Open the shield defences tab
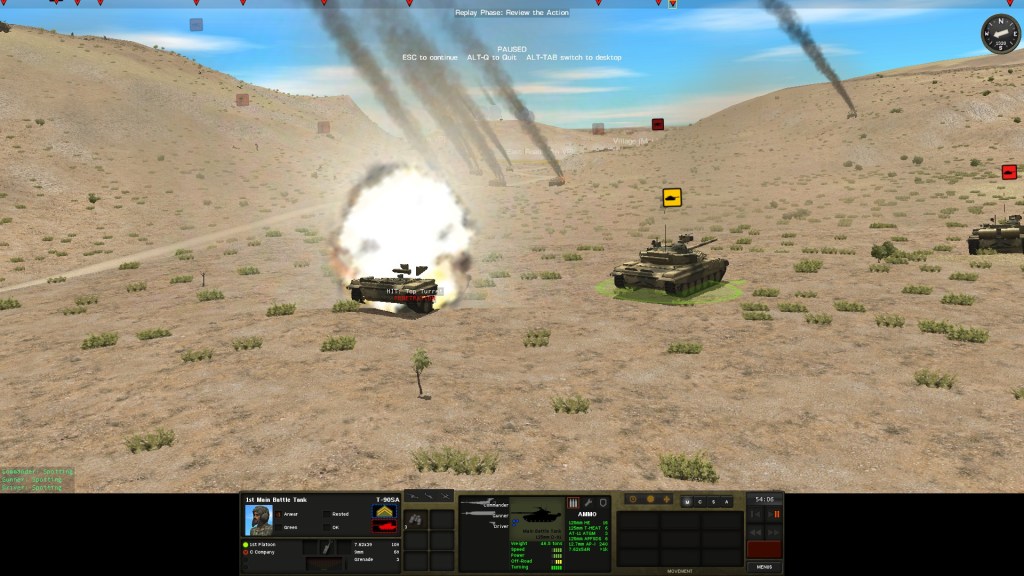This screenshot has height=576, width=1024. [x=603, y=502]
